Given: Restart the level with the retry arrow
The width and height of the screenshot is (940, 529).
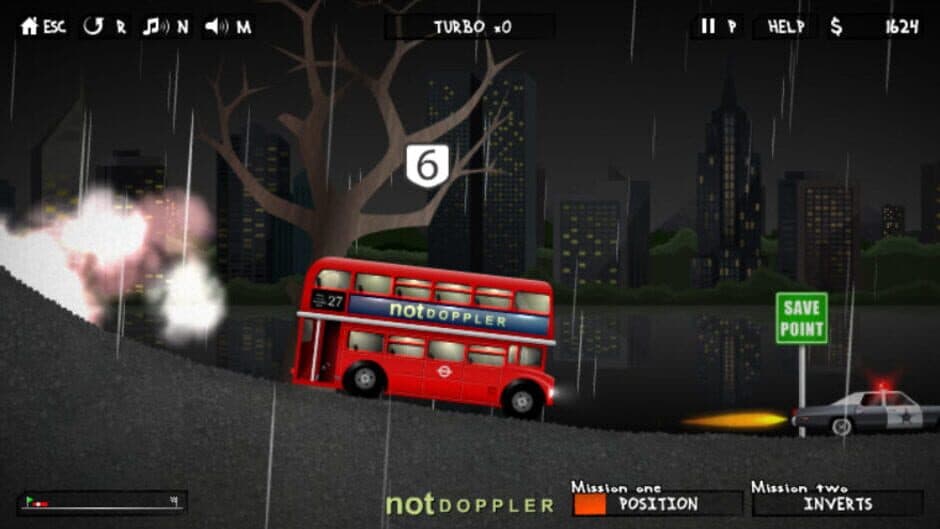Looking at the screenshot, I should [x=93, y=27].
